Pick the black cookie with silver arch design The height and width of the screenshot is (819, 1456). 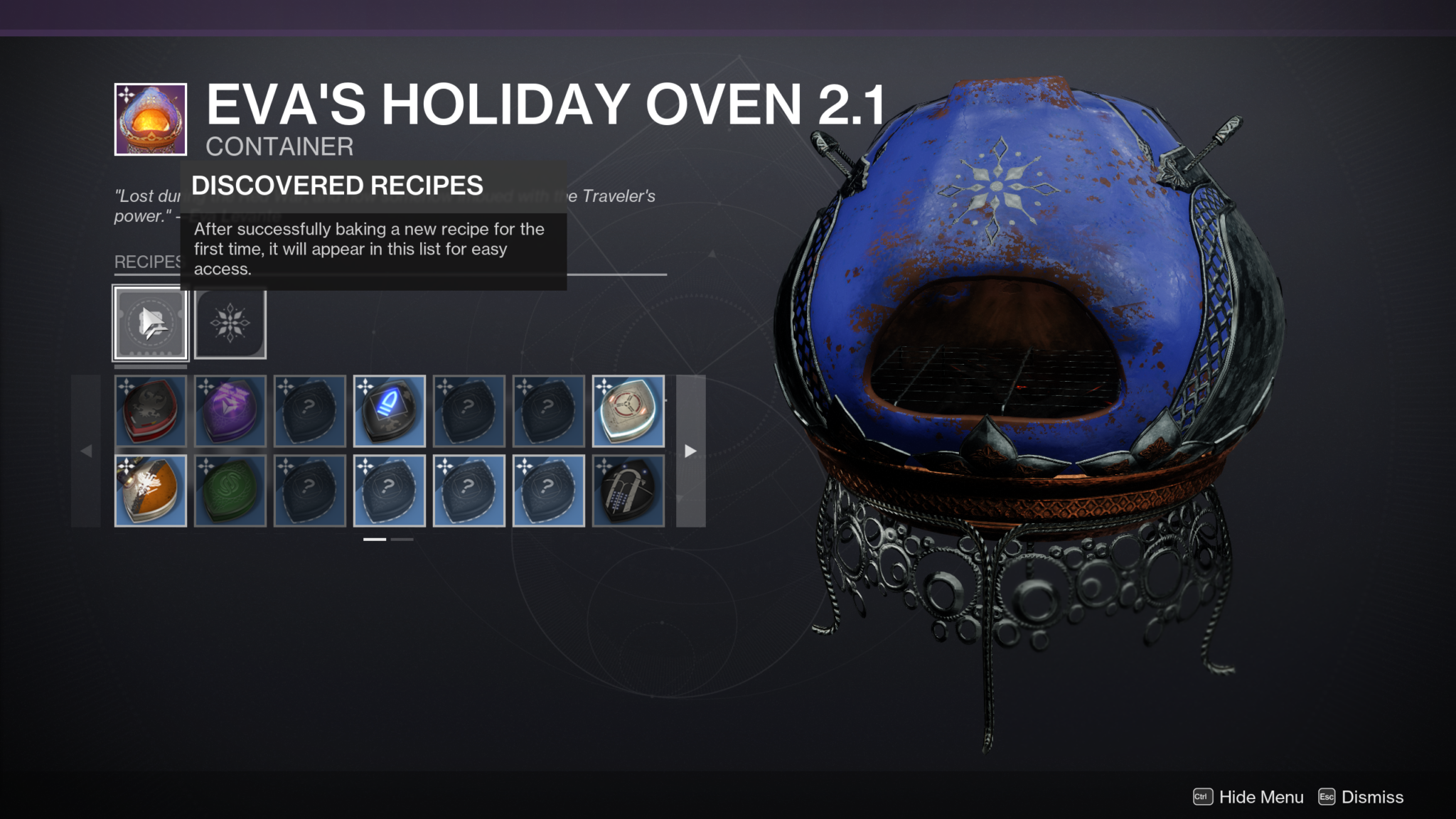(x=628, y=491)
